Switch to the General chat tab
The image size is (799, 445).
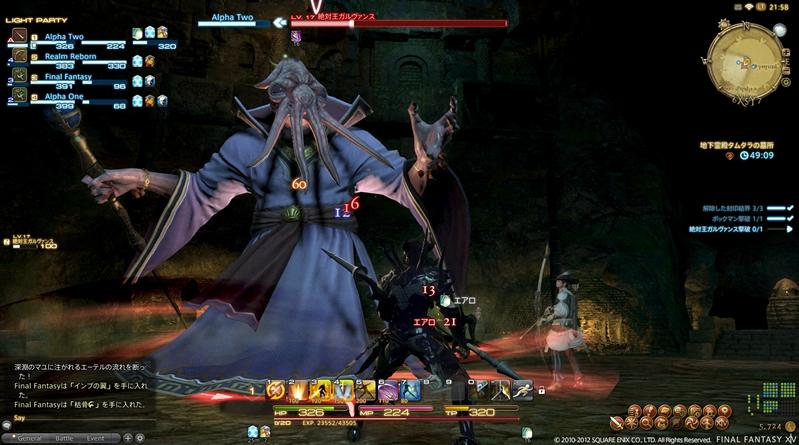point(29,438)
